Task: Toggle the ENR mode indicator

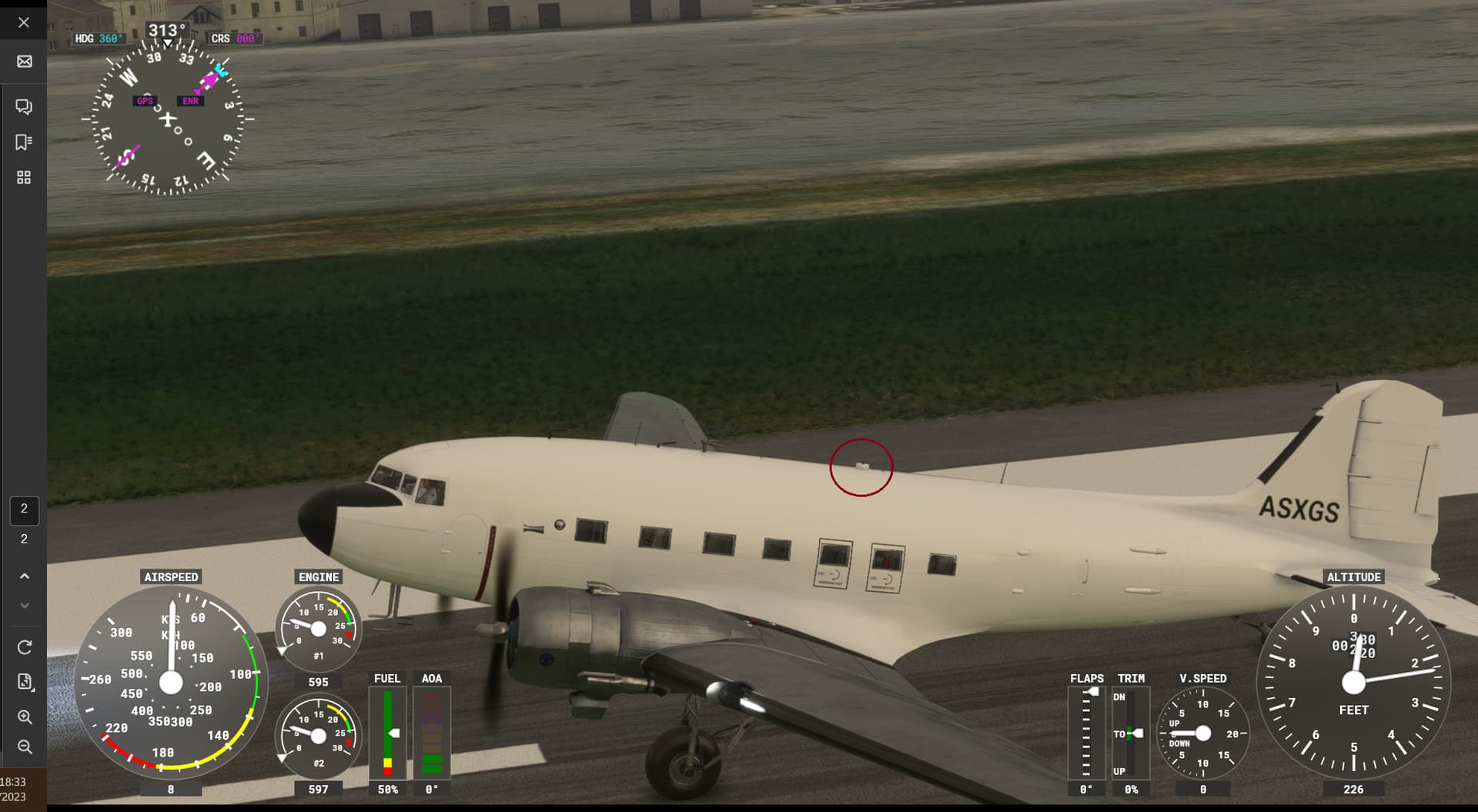Action: 189,100
